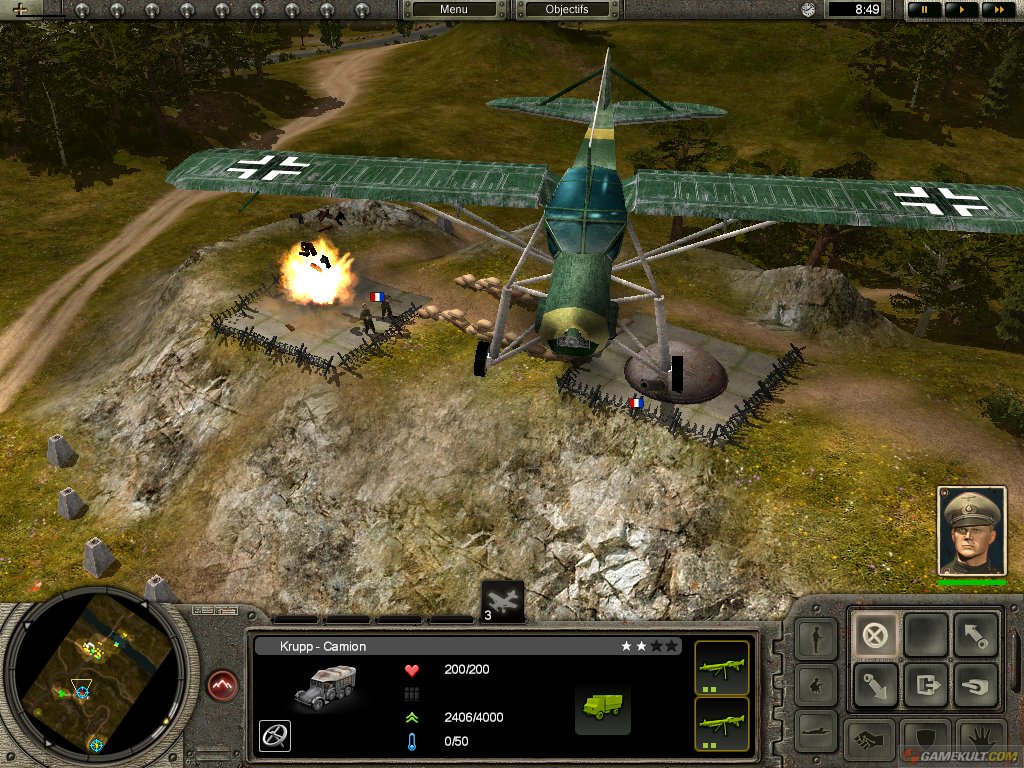Viewport: 1024px width, 768px height.
Task: Set standing soldier stance
Action: pos(816,639)
